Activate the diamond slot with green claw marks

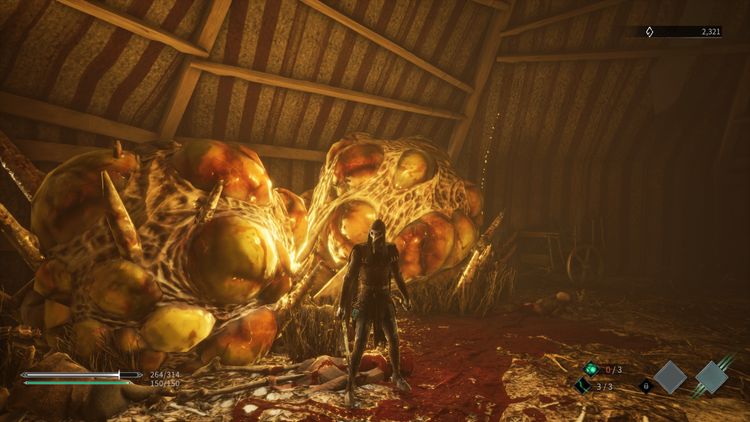pyautogui.click(x=714, y=375)
